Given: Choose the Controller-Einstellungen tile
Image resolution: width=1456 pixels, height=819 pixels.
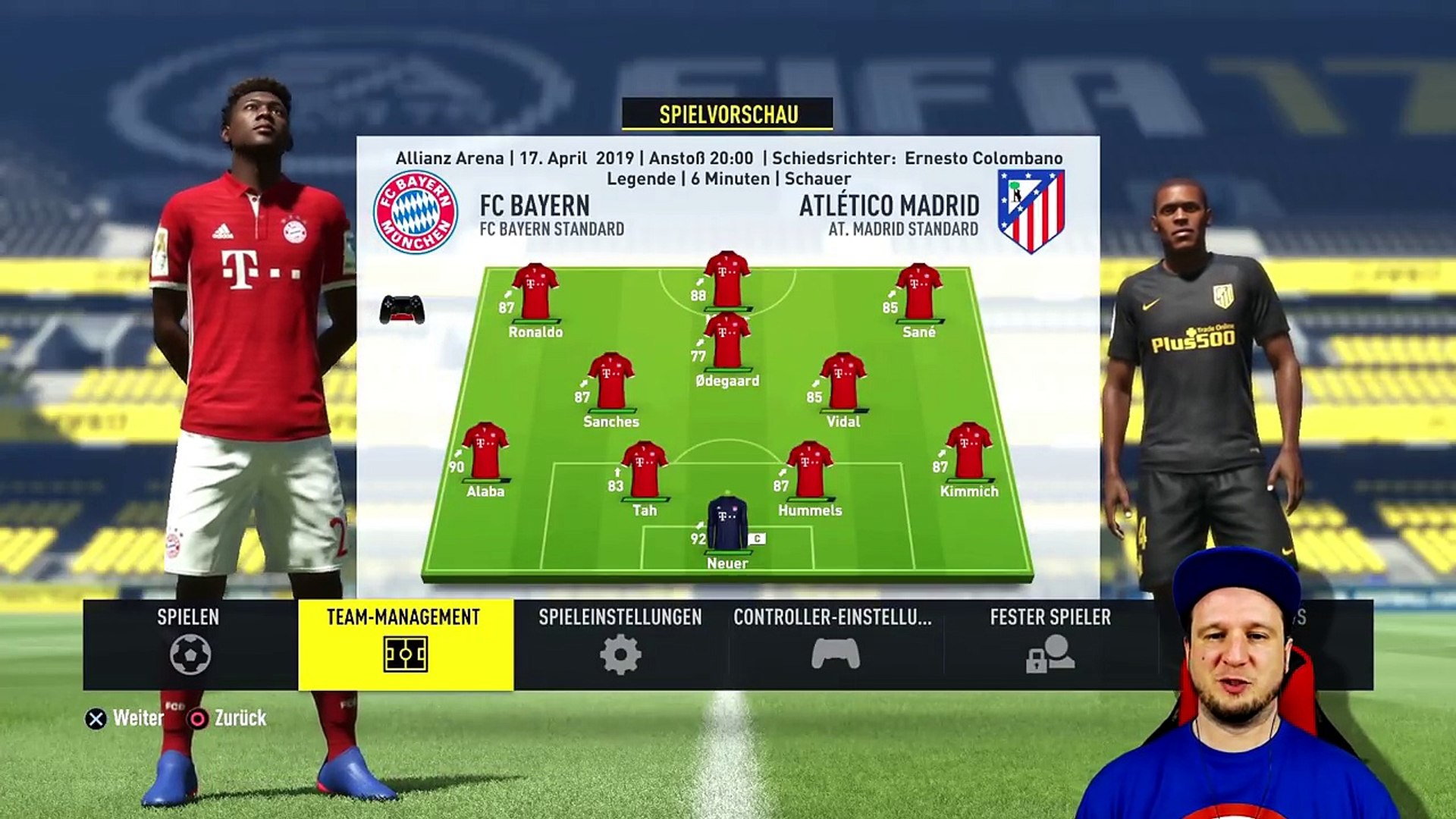Looking at the screenshot, I should coord(834,645).
